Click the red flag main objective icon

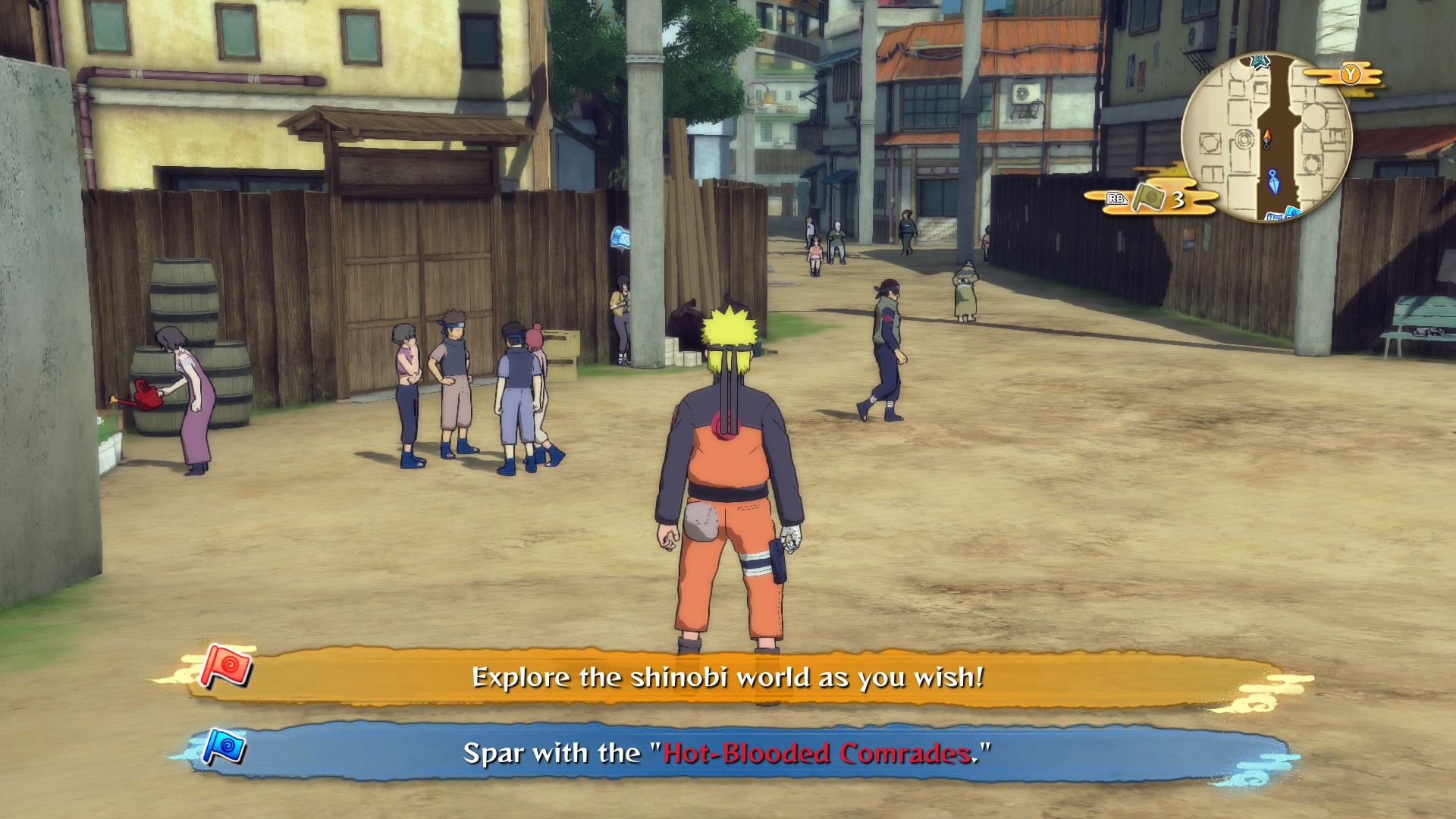[x=226, y=667]
